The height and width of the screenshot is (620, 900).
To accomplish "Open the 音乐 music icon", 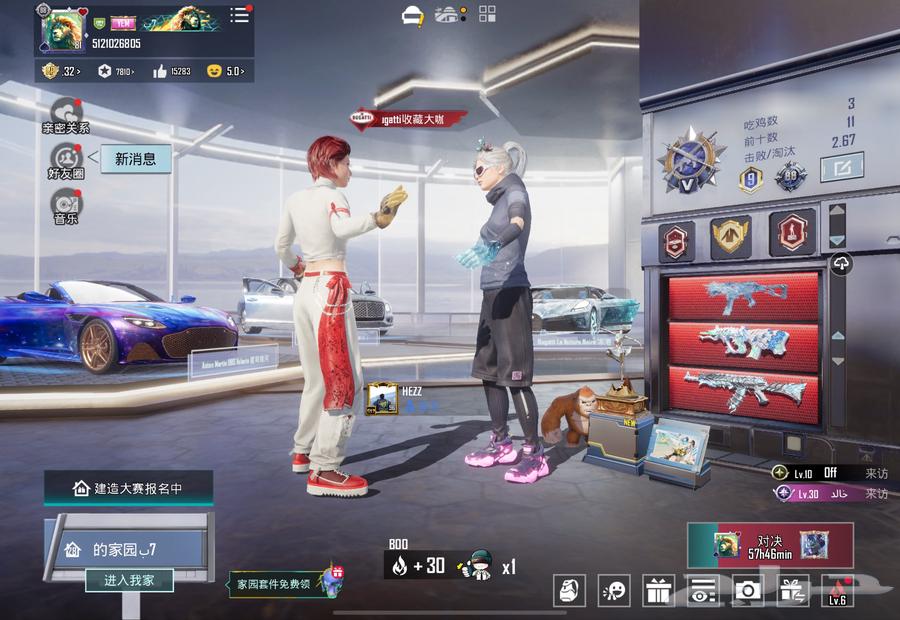I will tap(65, 204).
